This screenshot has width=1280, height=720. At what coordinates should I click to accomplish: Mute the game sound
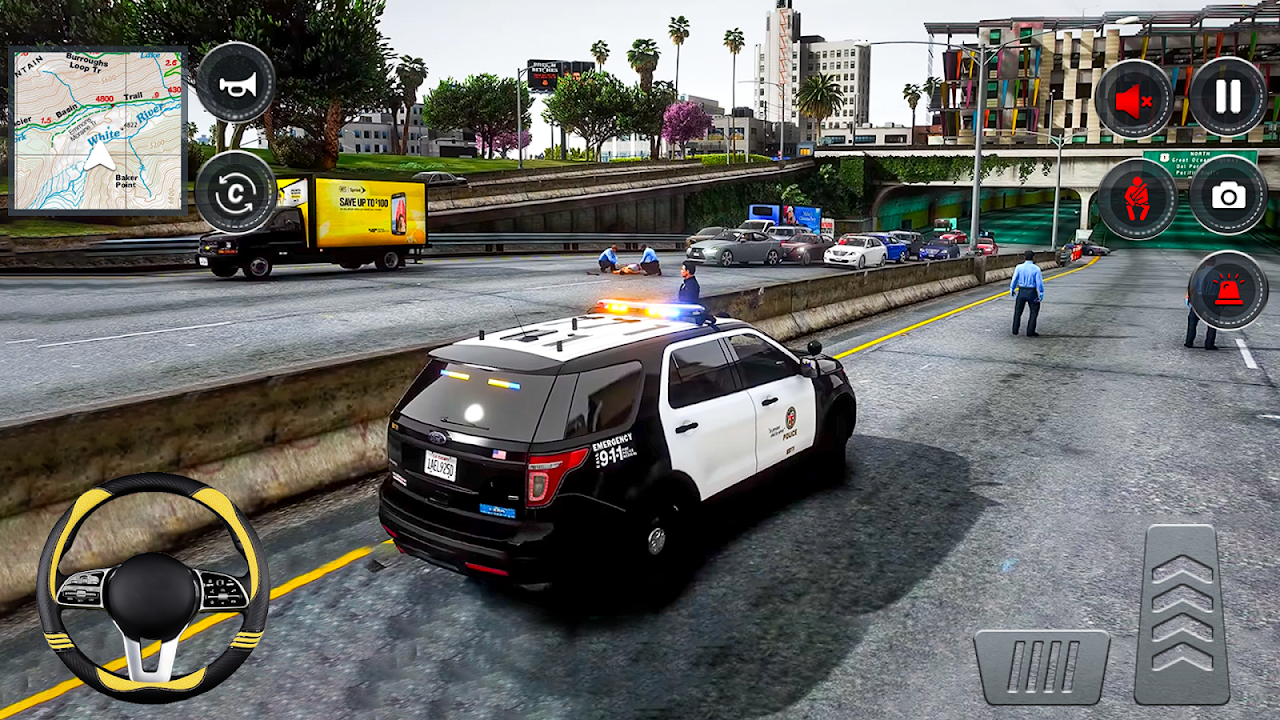[x=1134, y=98]
